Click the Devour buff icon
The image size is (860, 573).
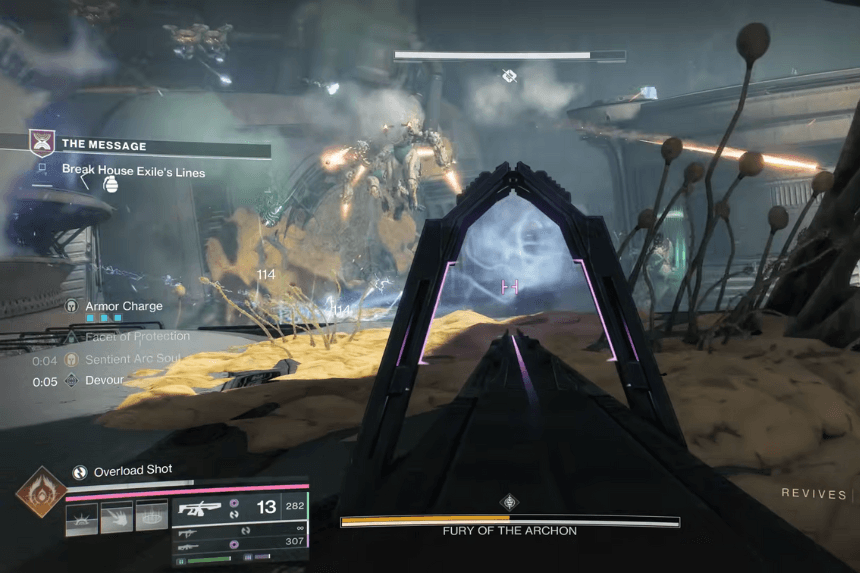coord(71,381)
